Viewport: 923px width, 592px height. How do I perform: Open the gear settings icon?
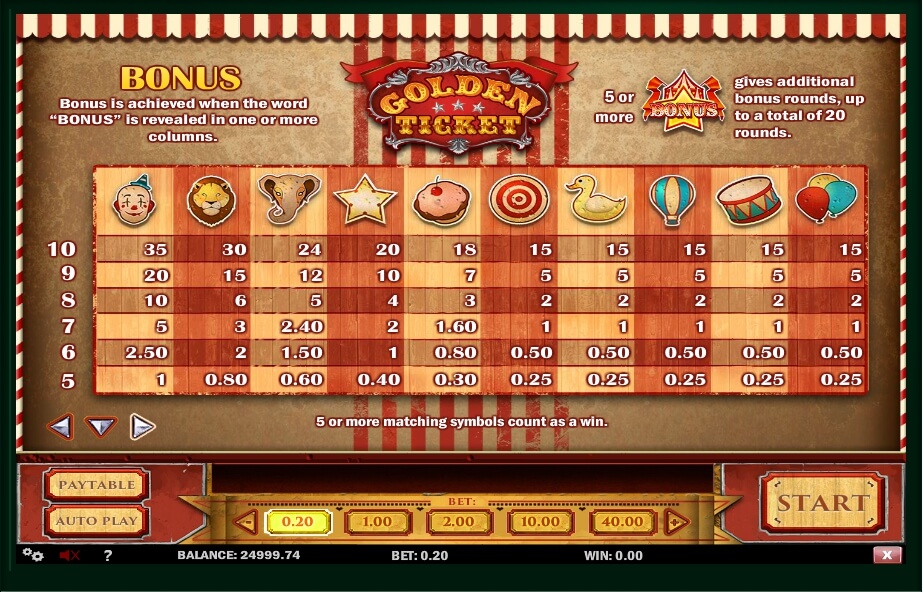click(x=33, y=555)
